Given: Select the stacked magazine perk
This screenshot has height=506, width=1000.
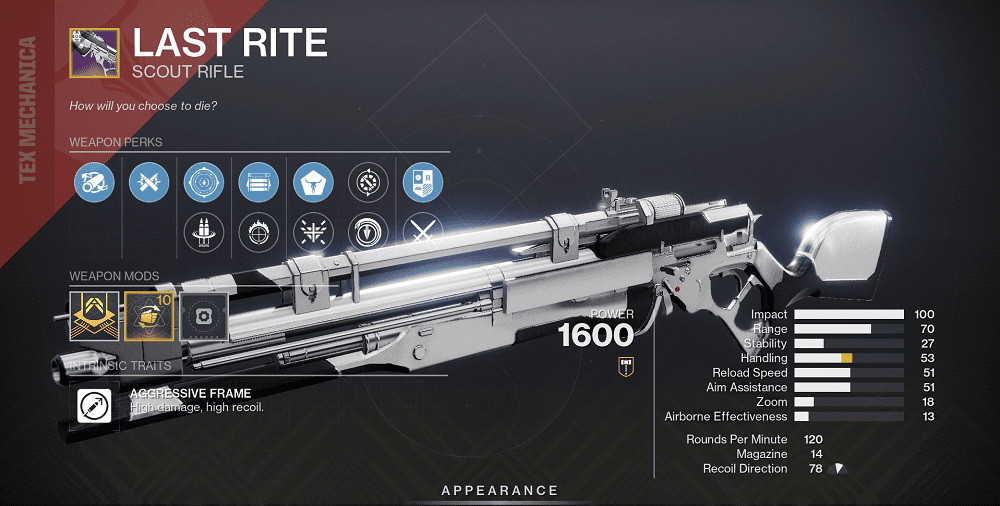Looking at the screenshot, I should tap(258, 183).
